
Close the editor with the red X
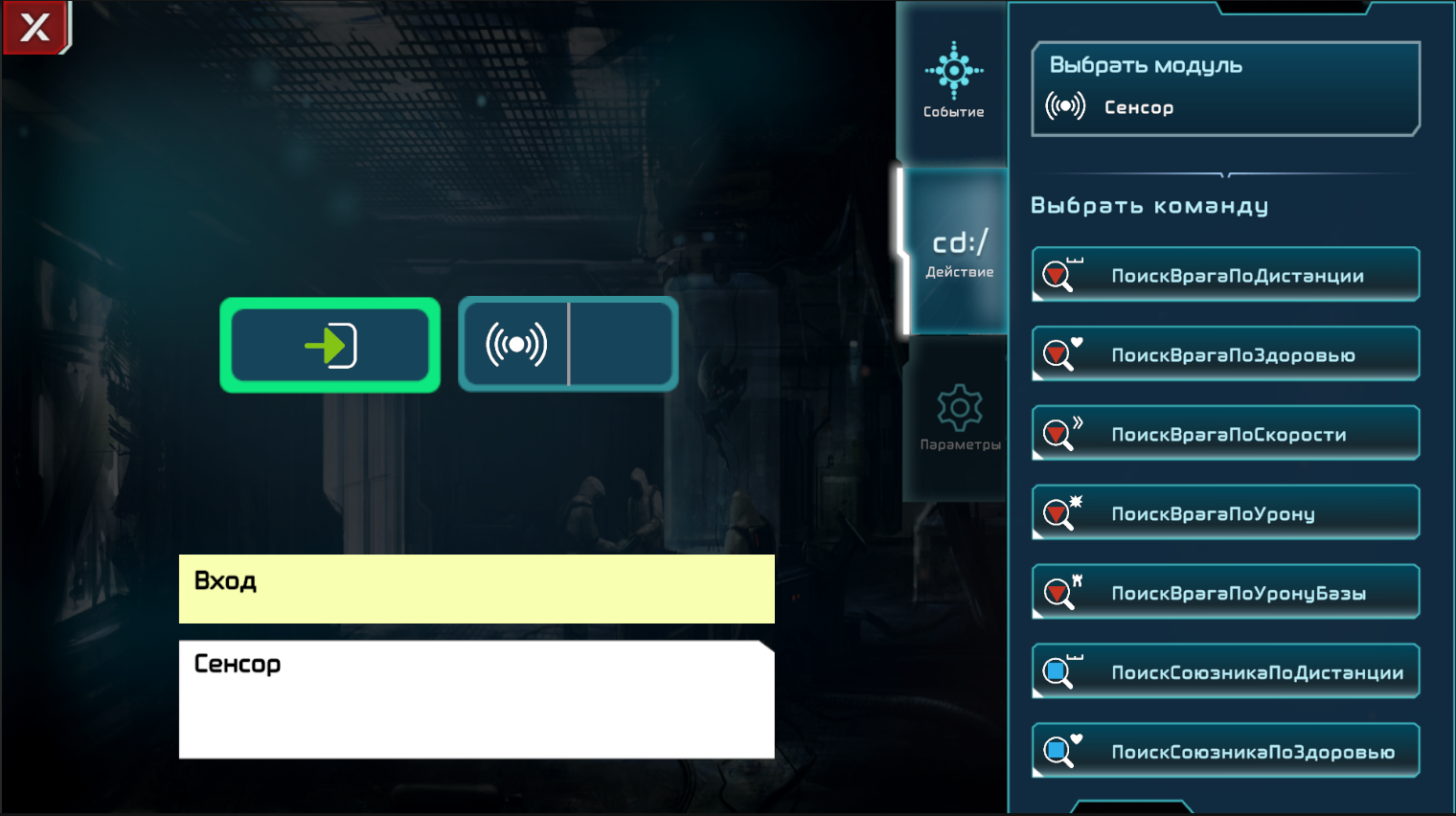(x=35, y=27)
